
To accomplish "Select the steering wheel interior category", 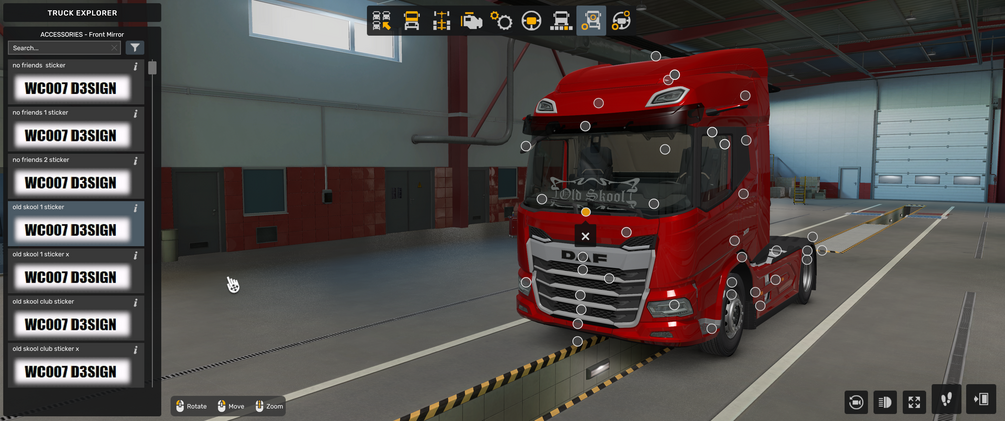I will coord(531,20).
